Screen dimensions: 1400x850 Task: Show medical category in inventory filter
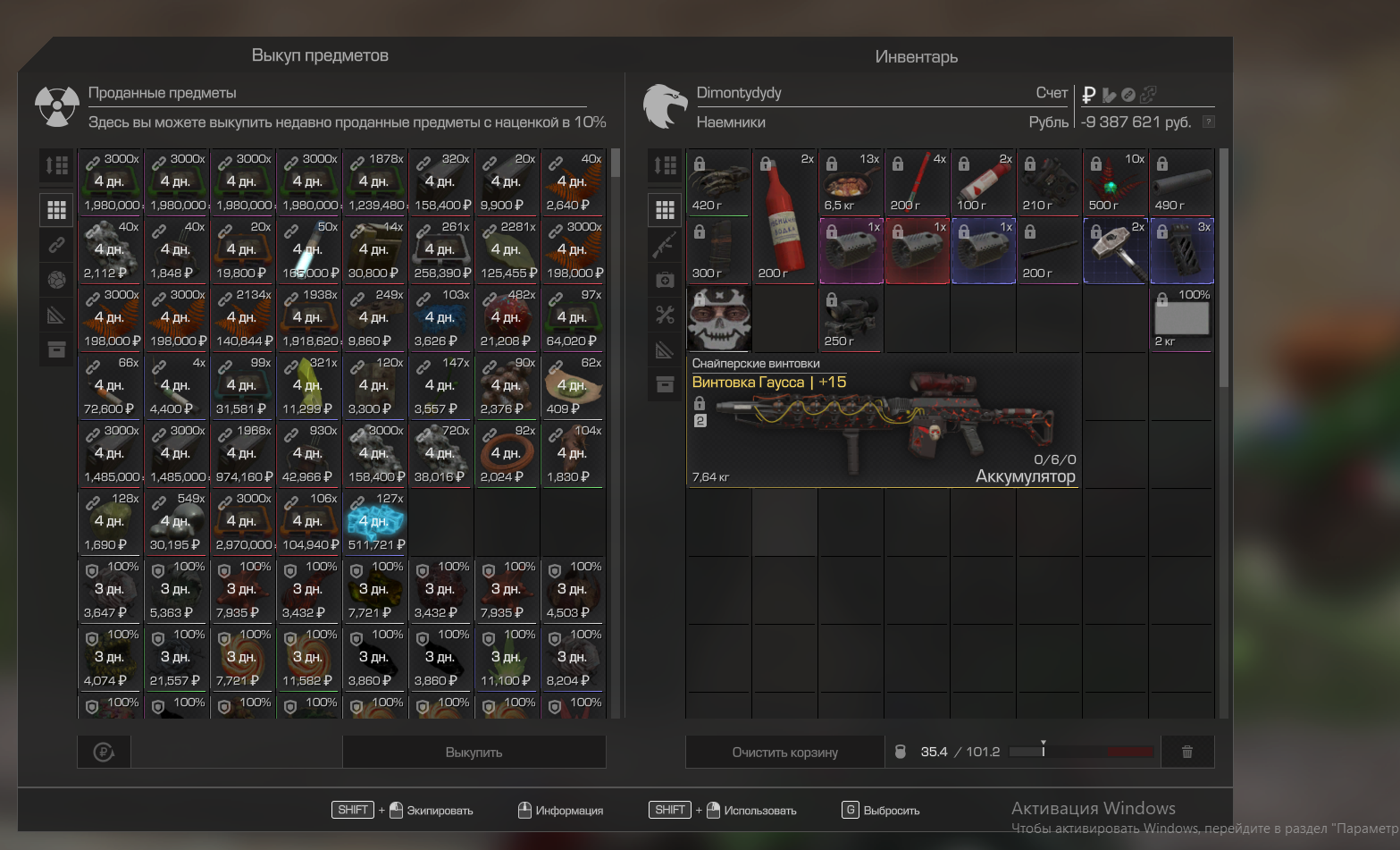[665, 280]
